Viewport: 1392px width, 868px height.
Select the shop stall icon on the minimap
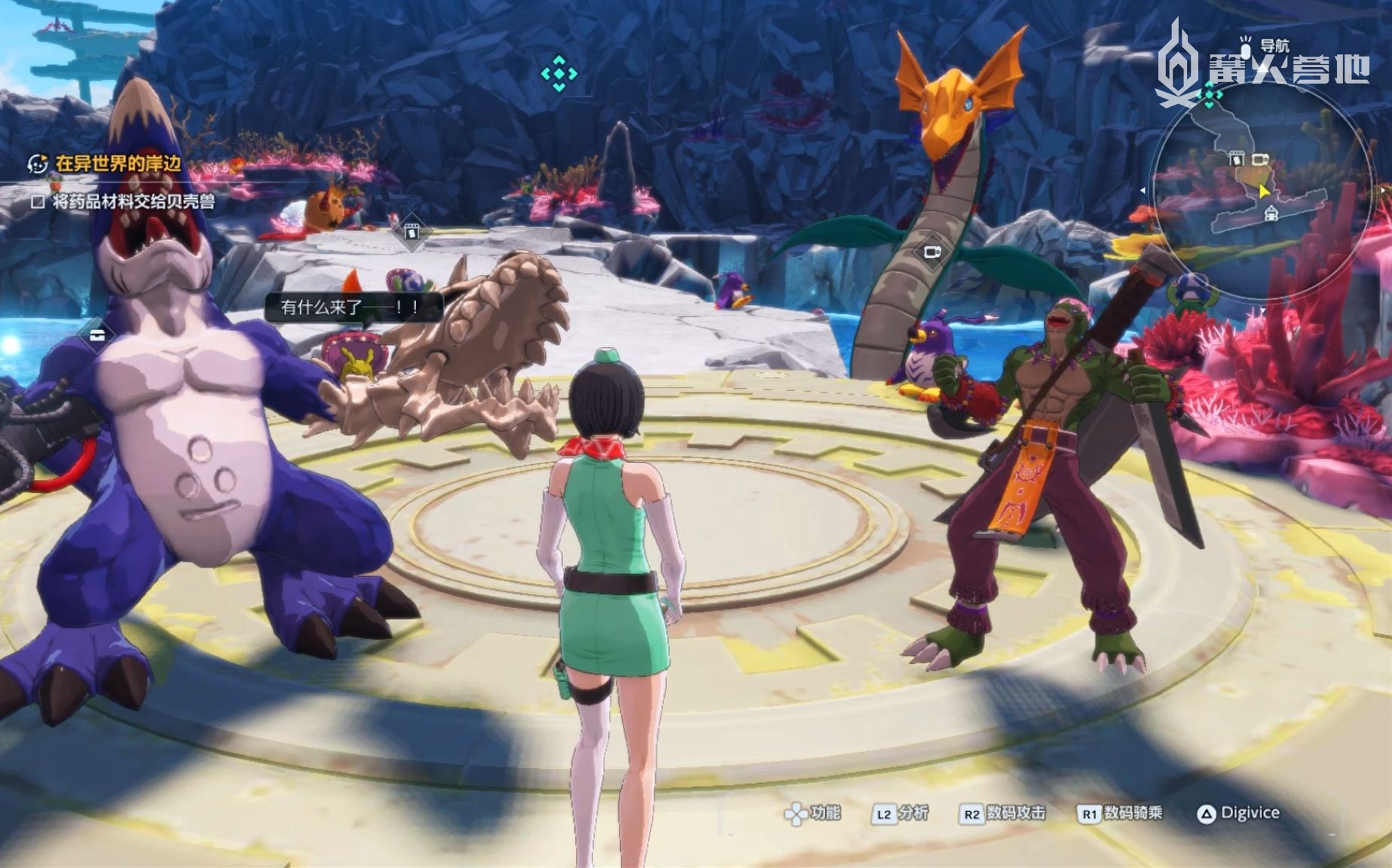tap(1235, 158)
